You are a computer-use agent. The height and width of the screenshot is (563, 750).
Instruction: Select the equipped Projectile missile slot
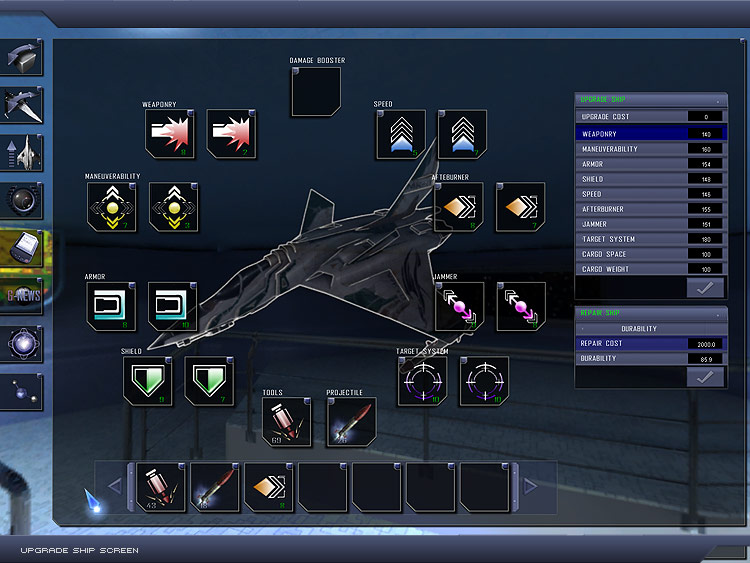(x=351, y=422)
